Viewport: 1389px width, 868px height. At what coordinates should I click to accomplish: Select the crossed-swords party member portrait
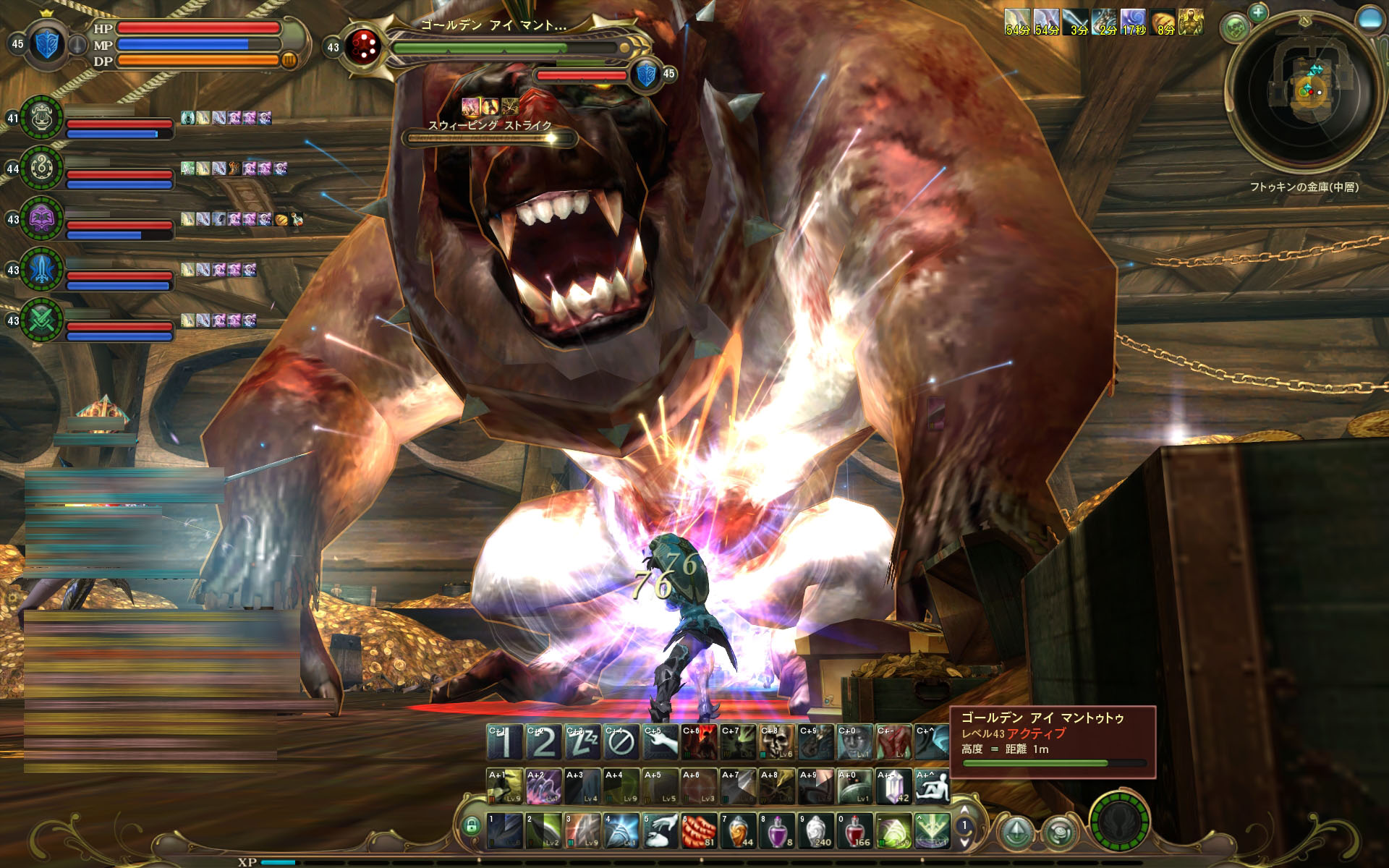pos(41,320)
